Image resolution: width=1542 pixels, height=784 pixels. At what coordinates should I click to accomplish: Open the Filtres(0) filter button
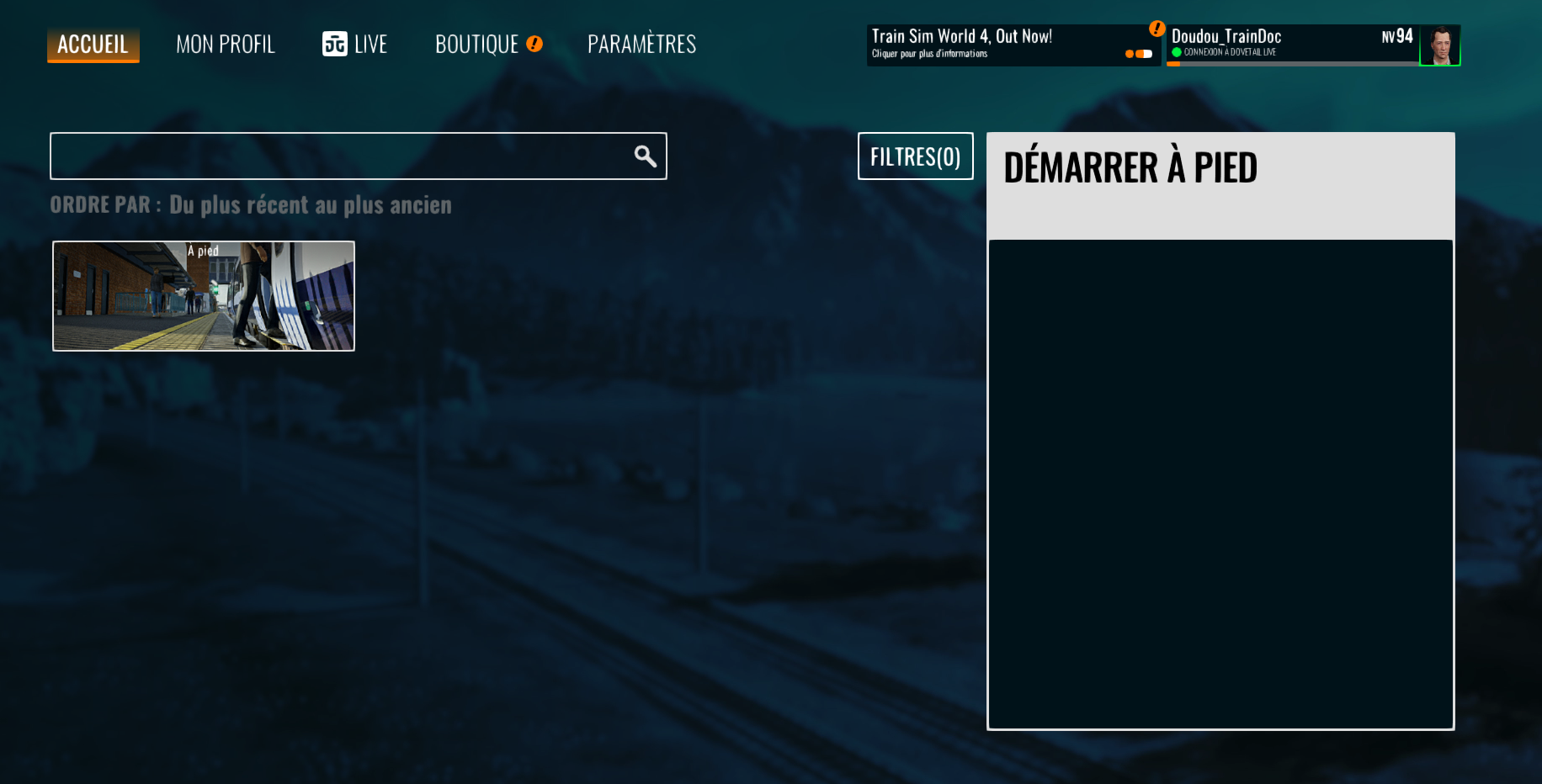(x=915, y=156)
